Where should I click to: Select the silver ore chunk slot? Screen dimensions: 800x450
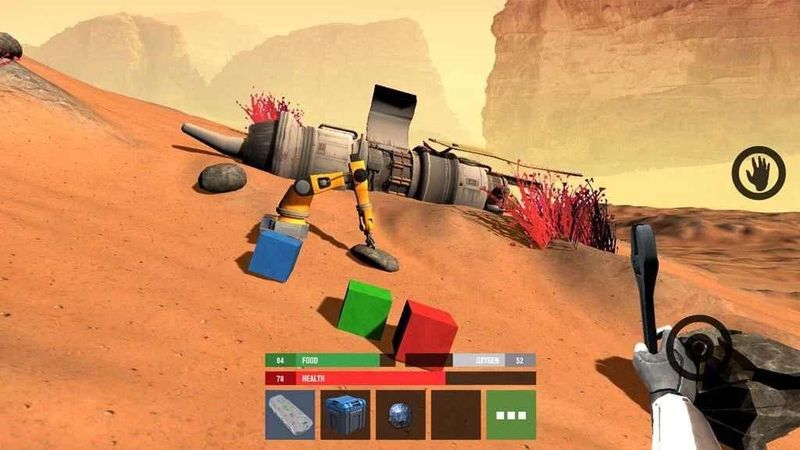pyautogui.click(x=400, y=414)
